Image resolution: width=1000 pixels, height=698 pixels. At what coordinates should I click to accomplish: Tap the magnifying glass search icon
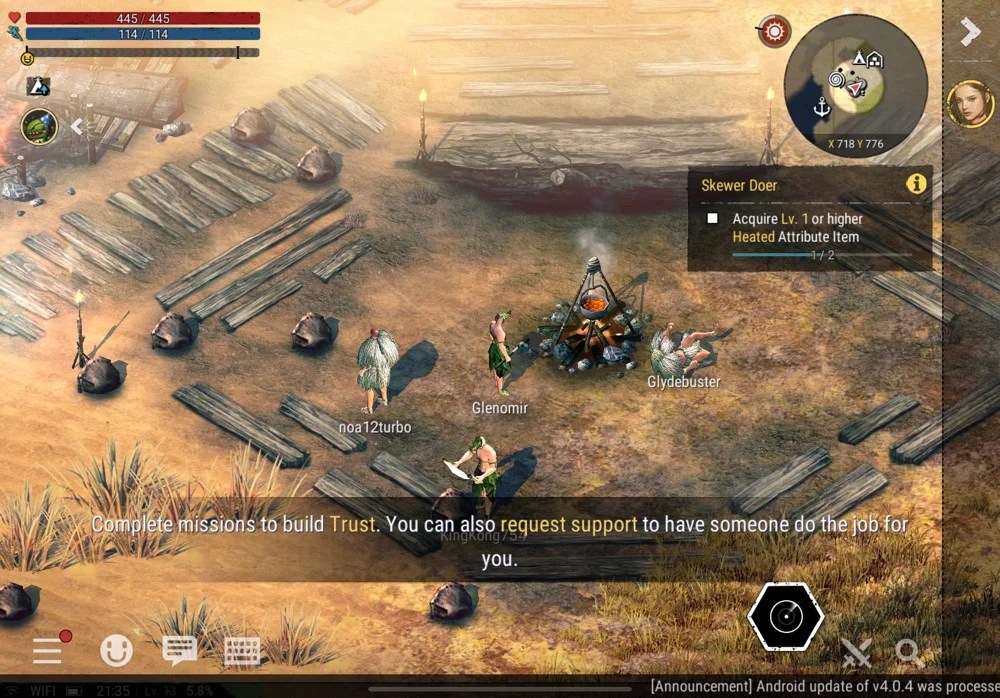pyautogui.click(x=909, y=653)
